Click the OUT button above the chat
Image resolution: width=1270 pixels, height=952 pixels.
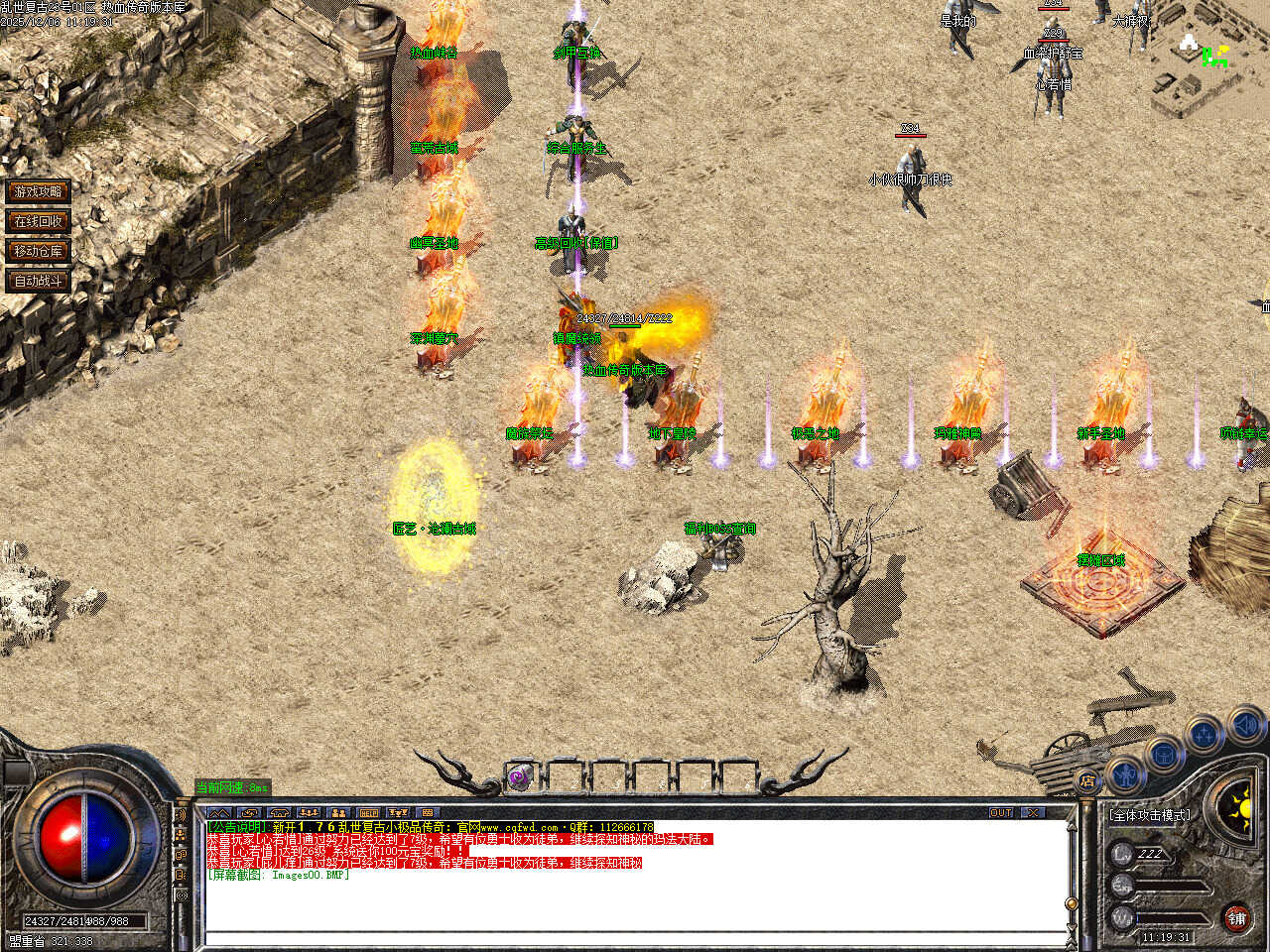(x=1001, y=812)
